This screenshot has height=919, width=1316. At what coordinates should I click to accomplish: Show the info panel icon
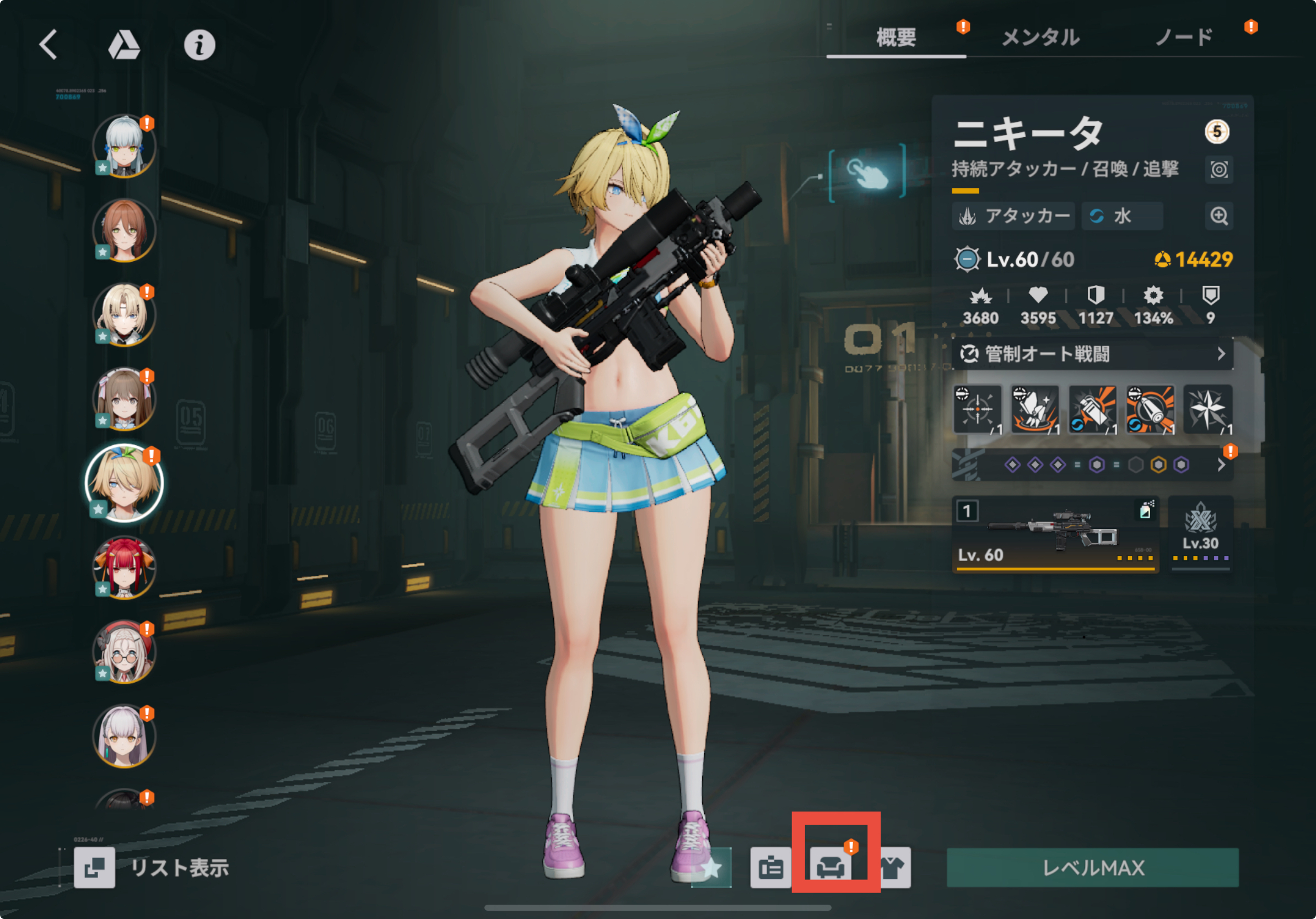tap(199, 45)
